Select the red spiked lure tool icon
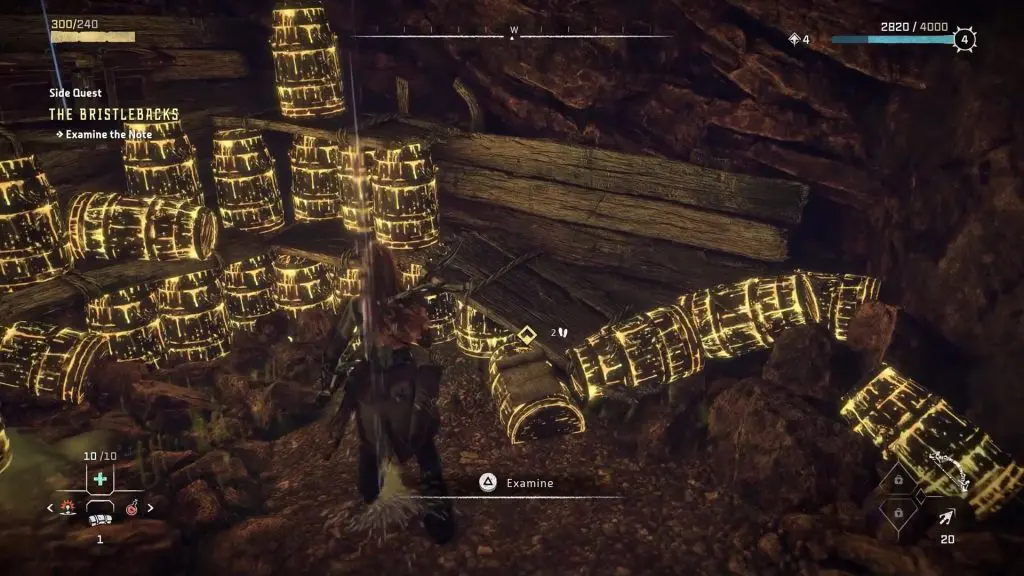This screenshot has height=576, width=1024. (67, 508)
